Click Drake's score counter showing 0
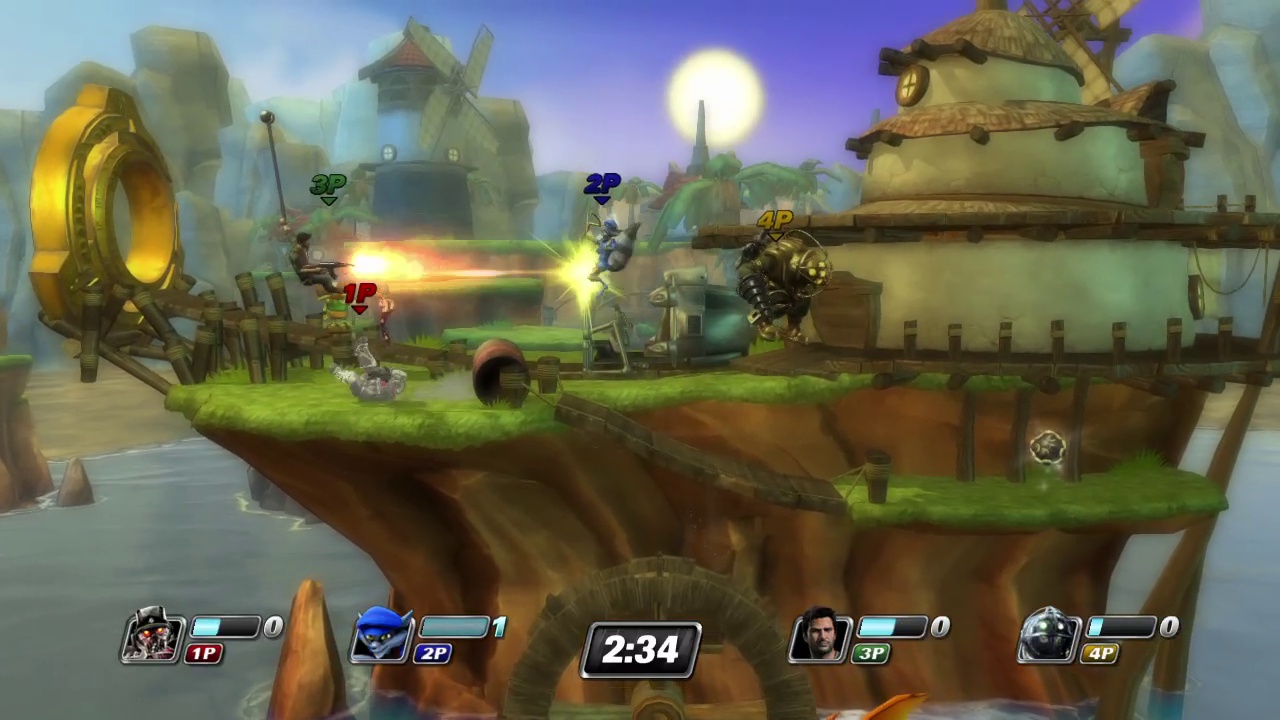The width and height of the screenshot is (1280, 720). (x=938, y=626)
